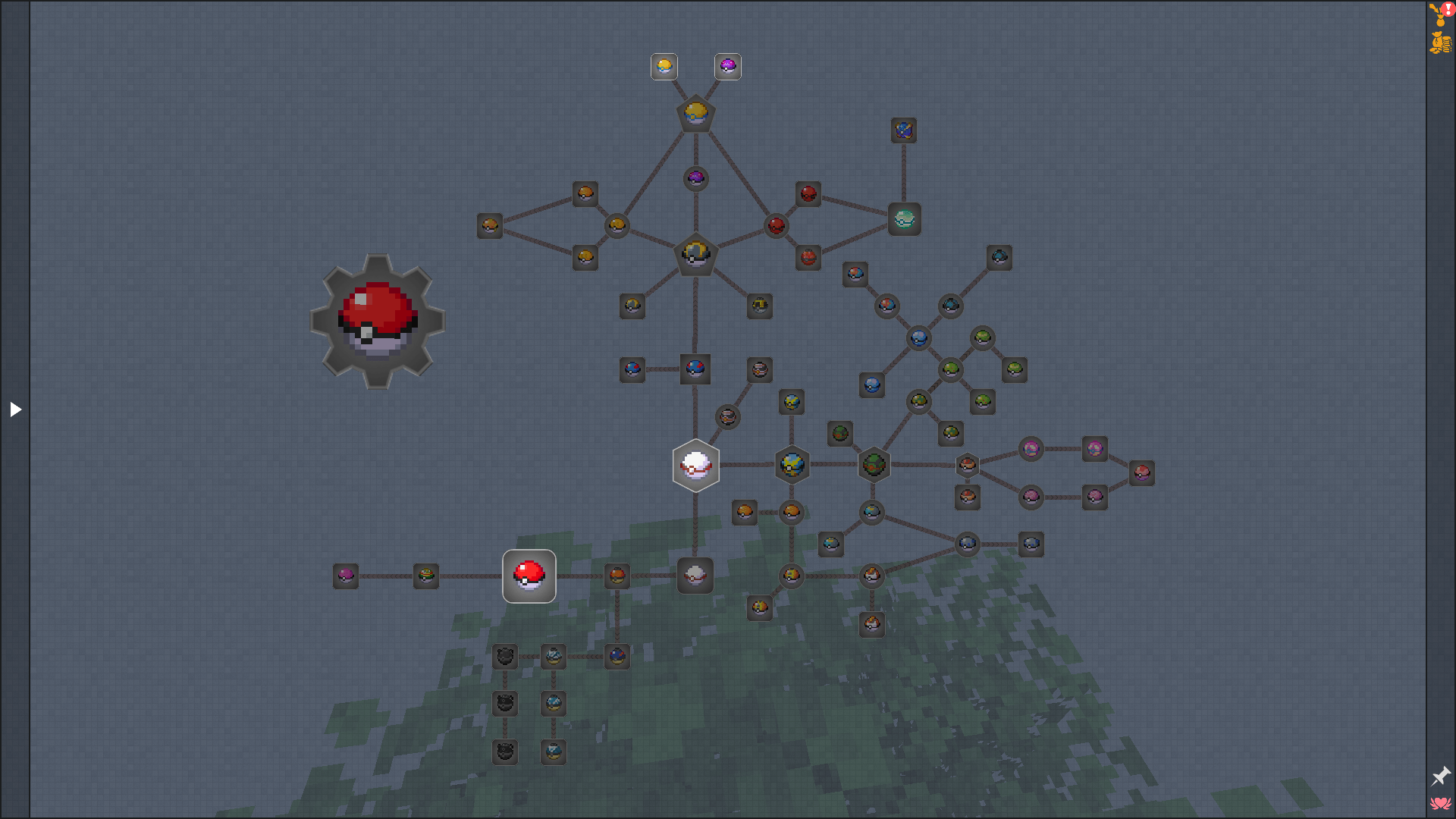
Task: Open the red Cherish Ball advancement node
Action: 808,195
